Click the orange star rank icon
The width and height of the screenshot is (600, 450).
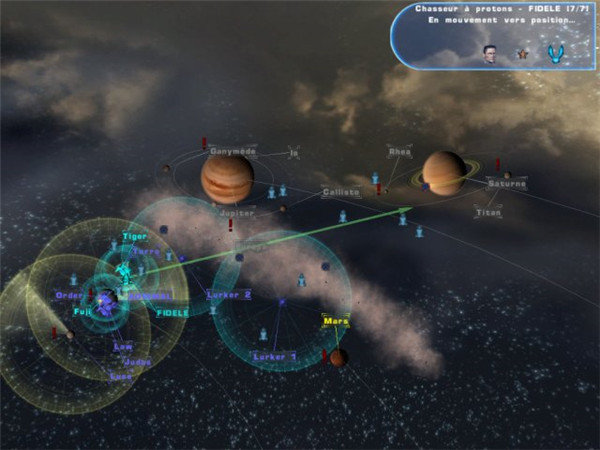click(x=521, y=53)
